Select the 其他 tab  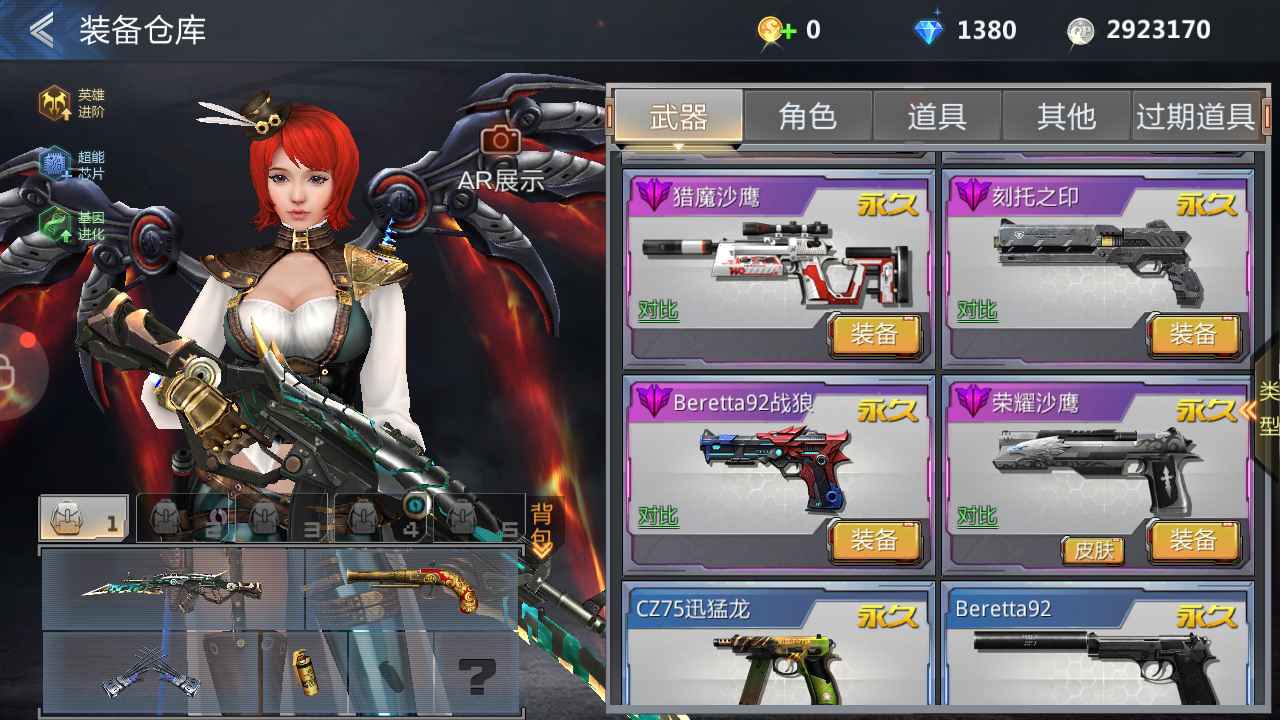pos(1065,117)
